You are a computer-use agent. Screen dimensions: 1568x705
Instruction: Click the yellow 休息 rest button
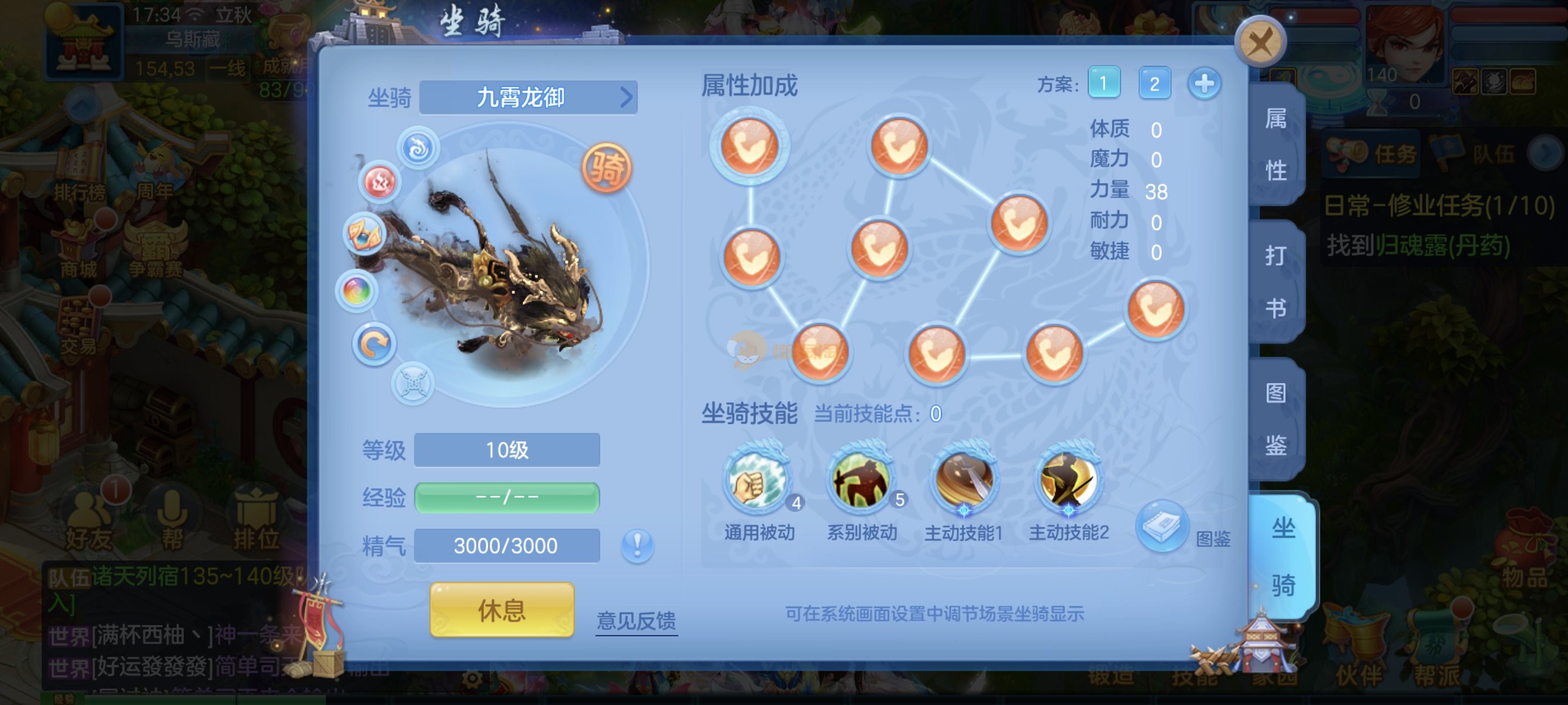pyautogui.click(x=502, y=610)
